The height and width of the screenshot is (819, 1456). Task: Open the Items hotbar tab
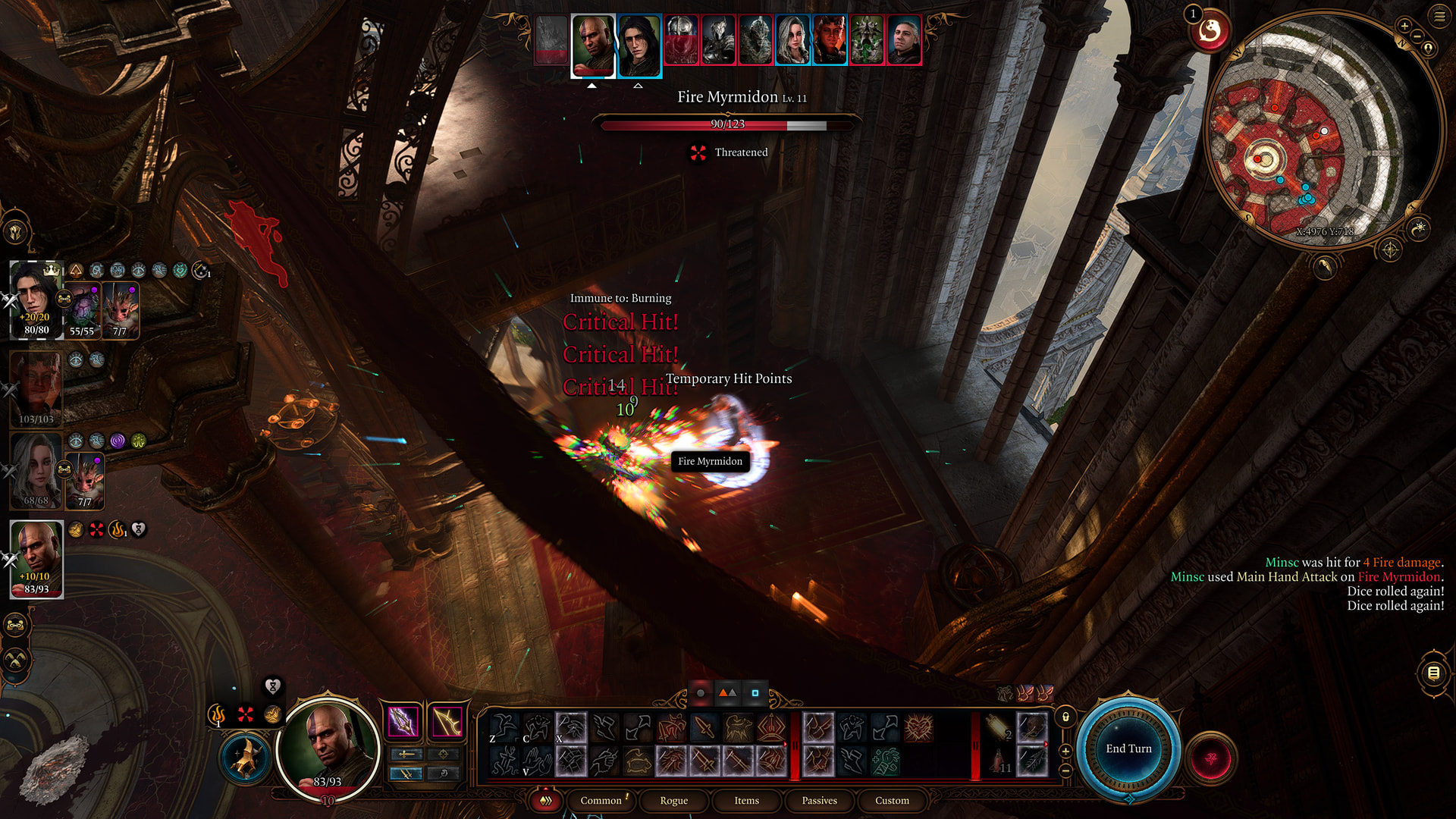point(746,800)
